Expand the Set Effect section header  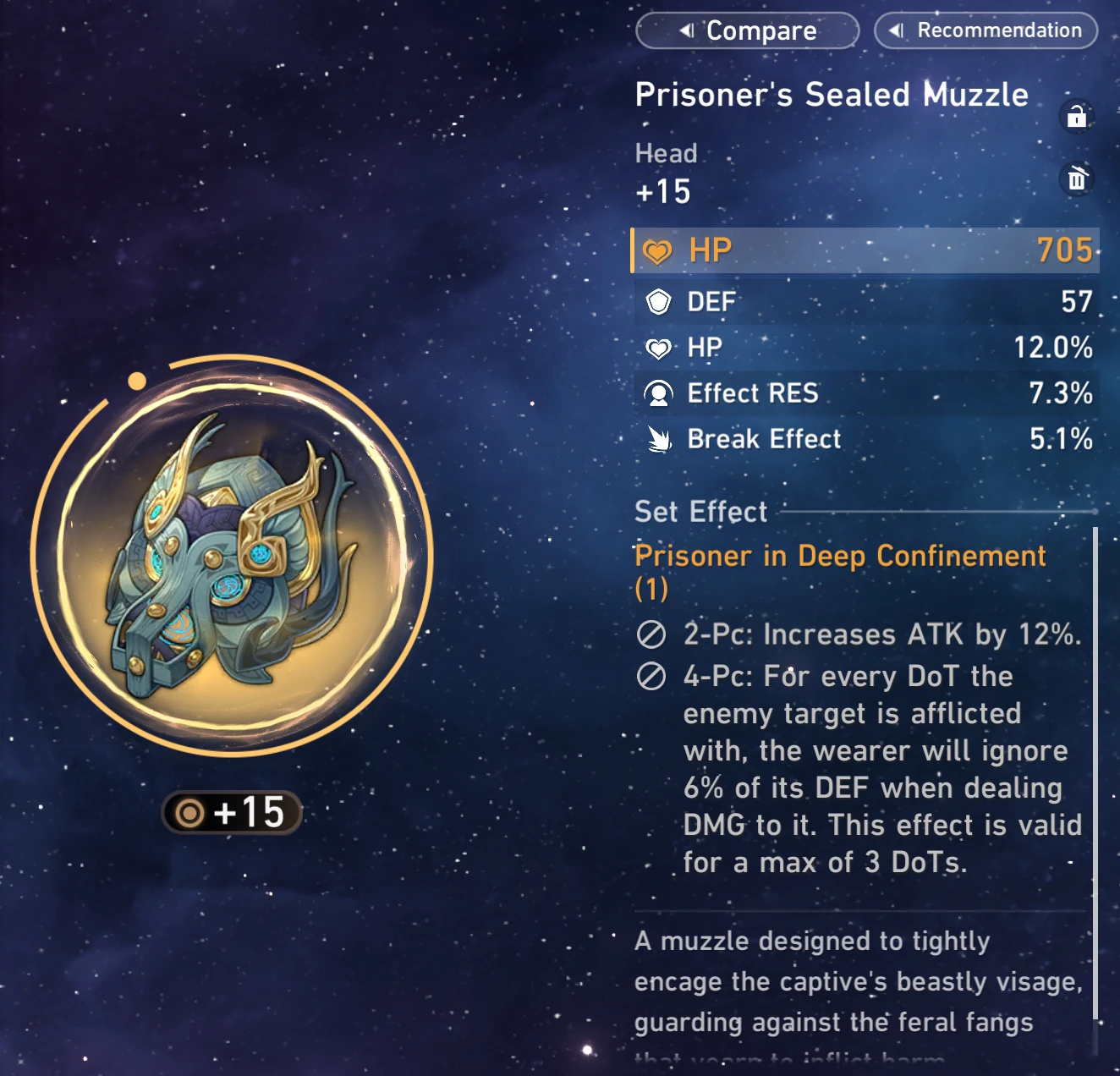[700, 512]
